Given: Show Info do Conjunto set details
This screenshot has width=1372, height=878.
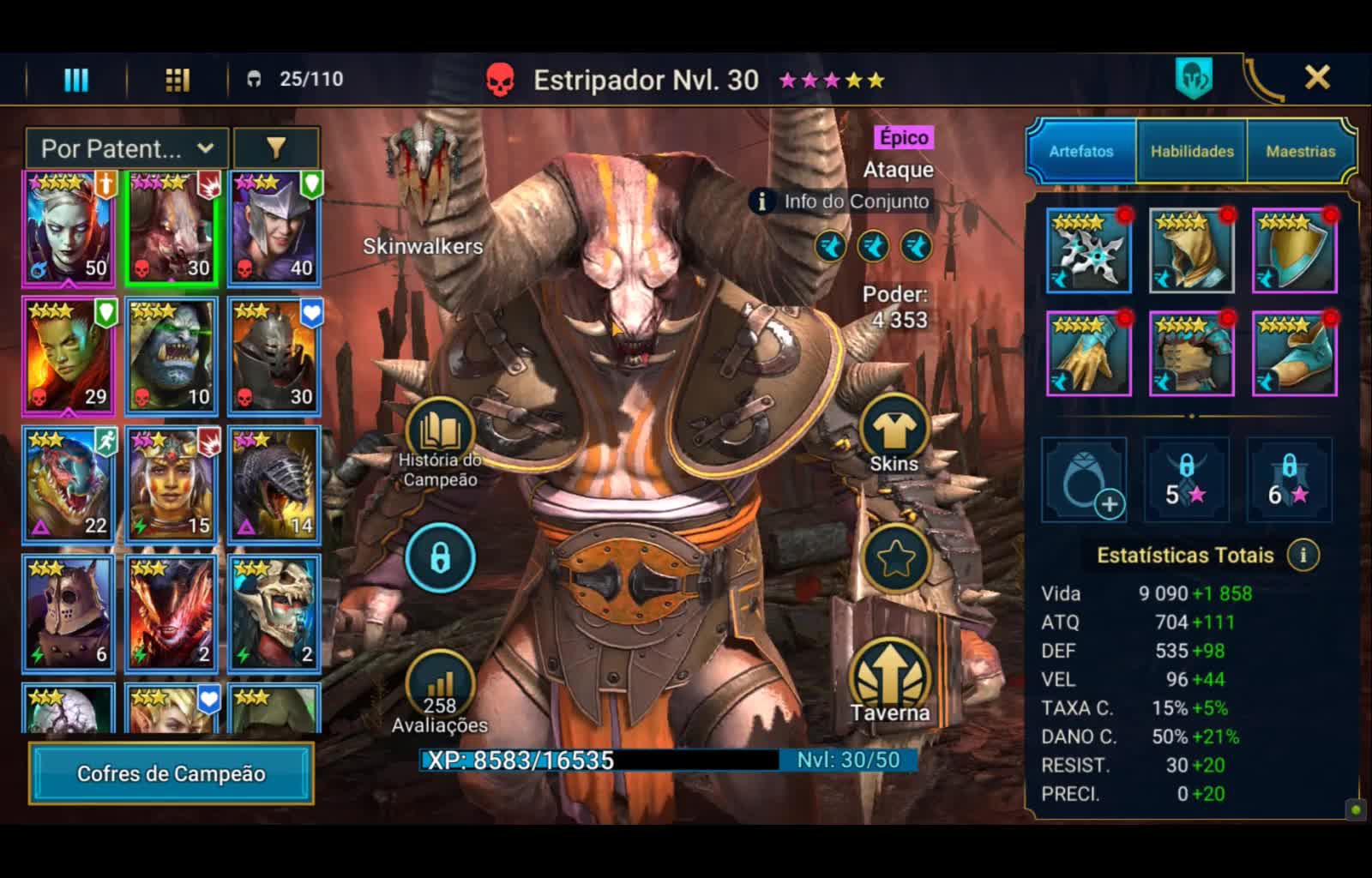Looking at the screenshot, I should (x=842, y=201).
